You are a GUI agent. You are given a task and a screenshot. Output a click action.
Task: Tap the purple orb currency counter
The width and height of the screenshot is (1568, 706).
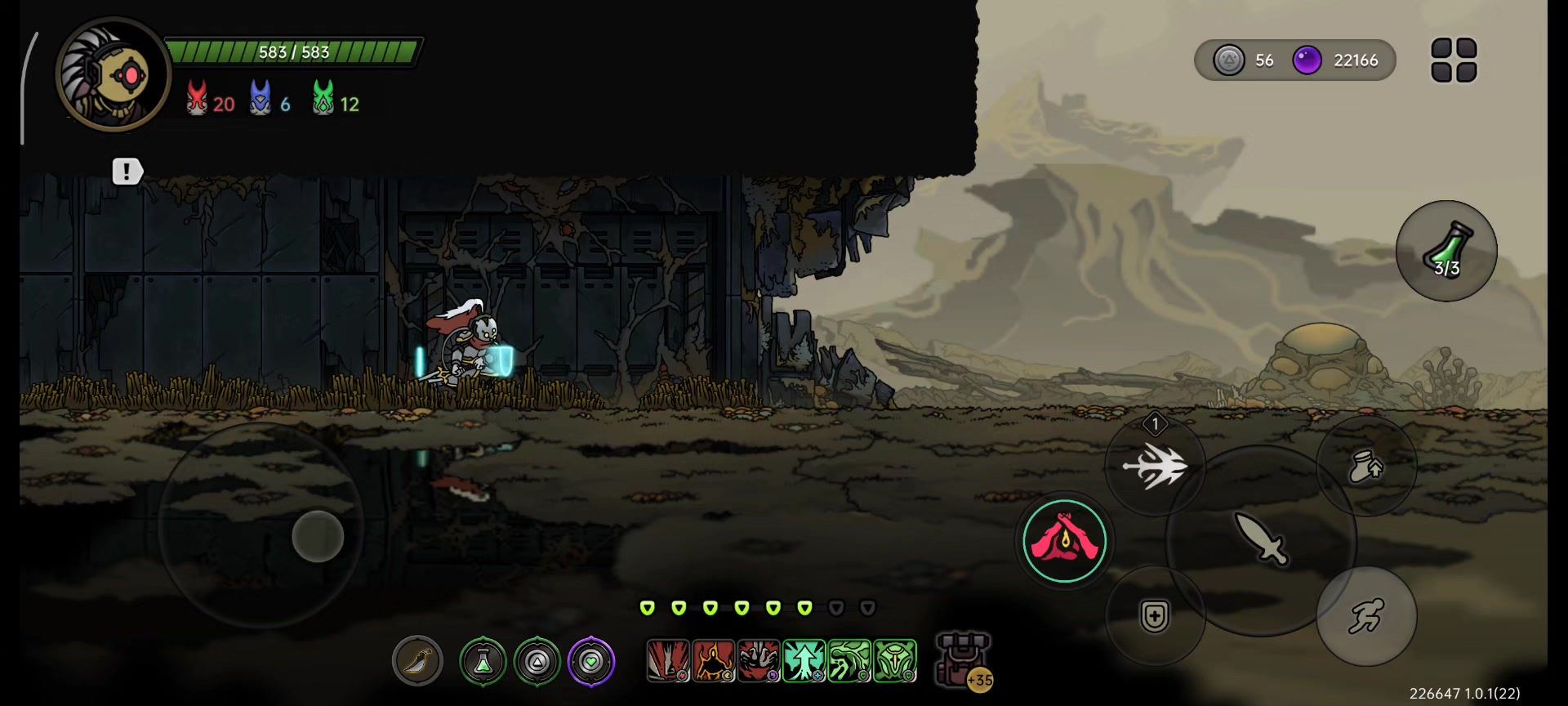tap(1339, 60)
